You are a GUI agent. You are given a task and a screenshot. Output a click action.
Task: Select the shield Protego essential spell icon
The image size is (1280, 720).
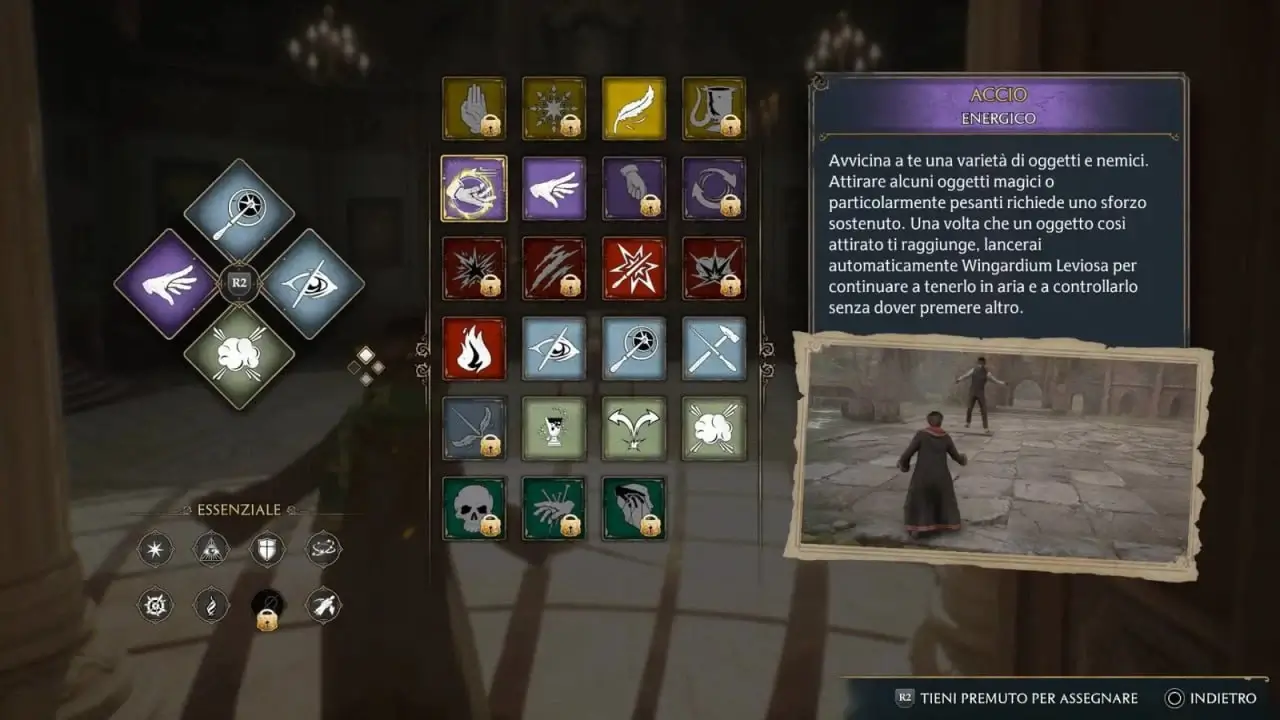[x=267, y=548]
